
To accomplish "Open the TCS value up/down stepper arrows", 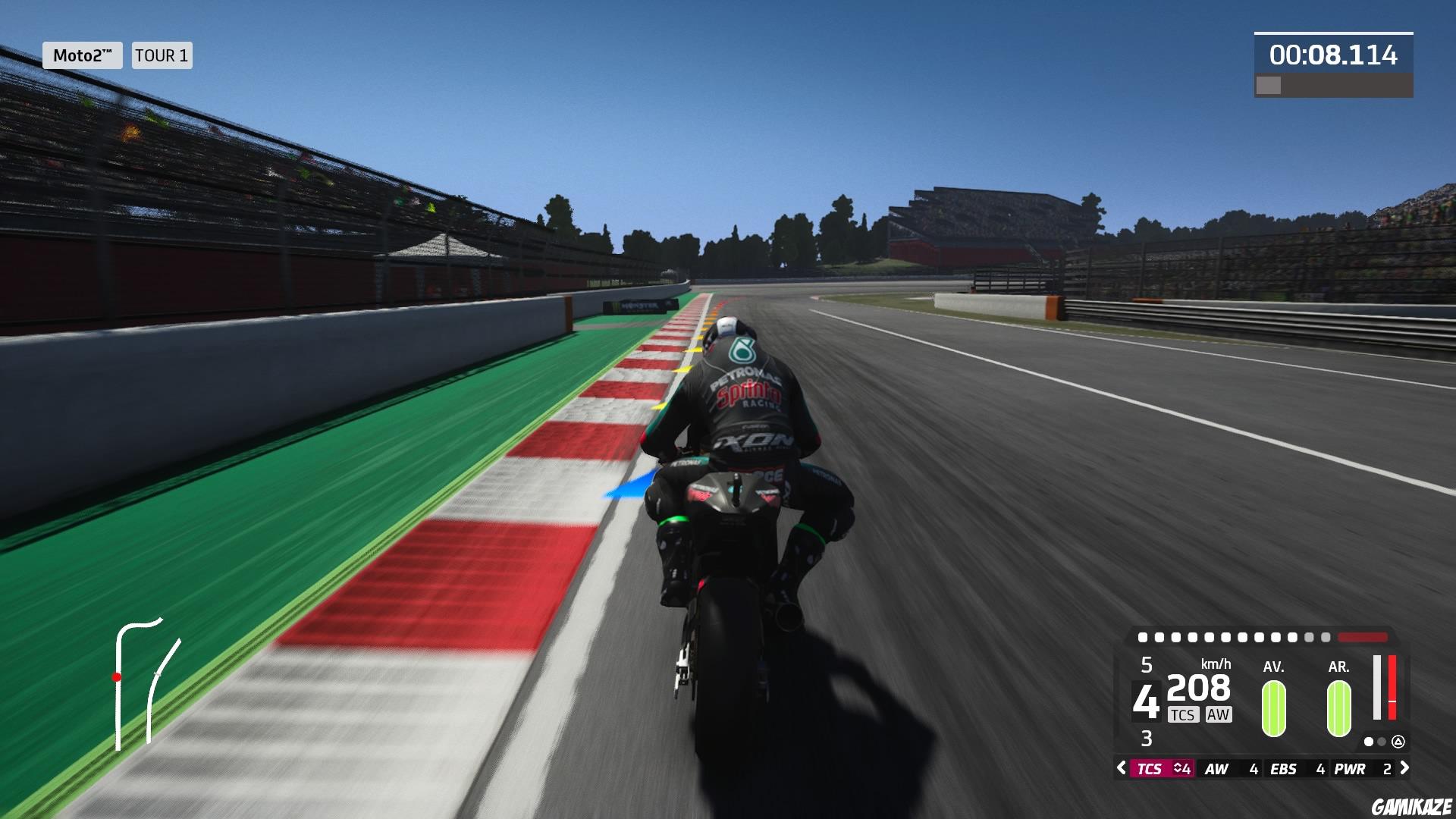I will click(x=1177, y=767).
